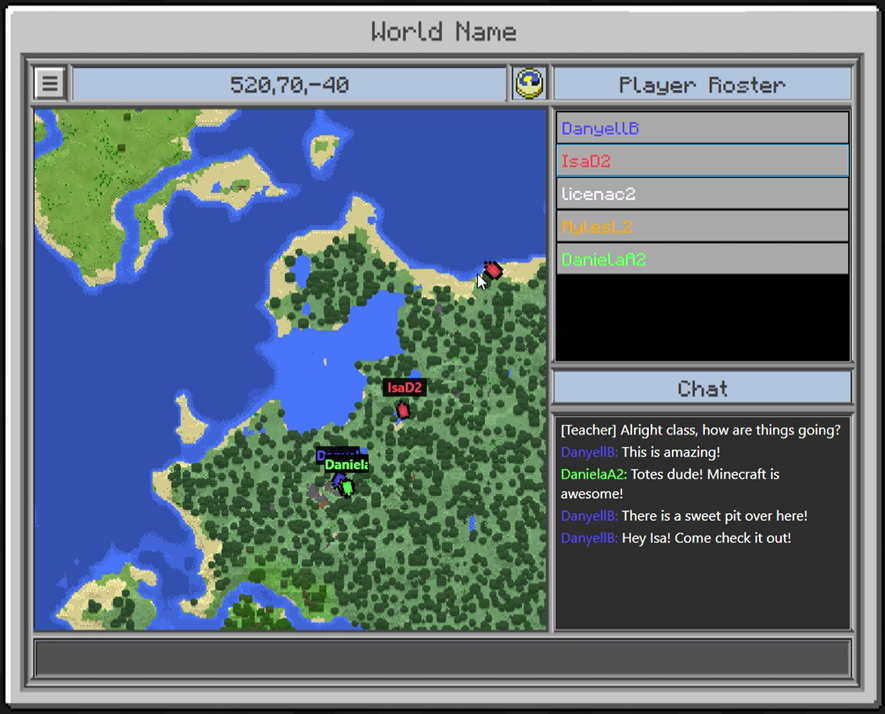
Task: Open the hamburger menu button
Action: (x=49, y=84)
